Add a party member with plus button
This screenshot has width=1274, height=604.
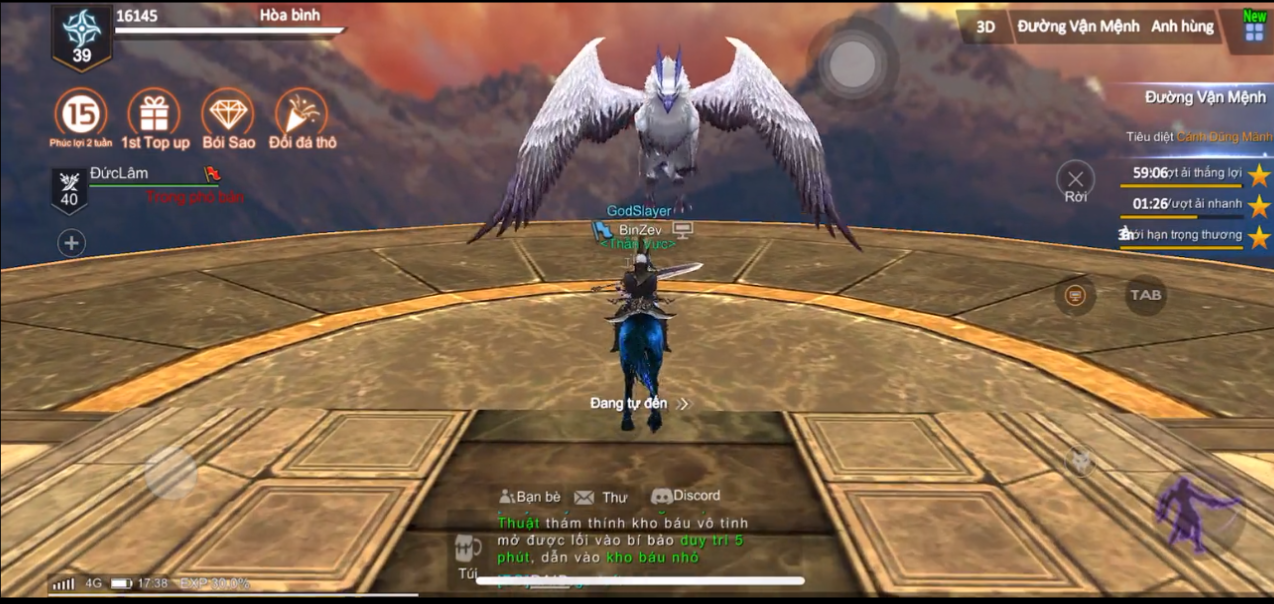[x=71, y=243]
